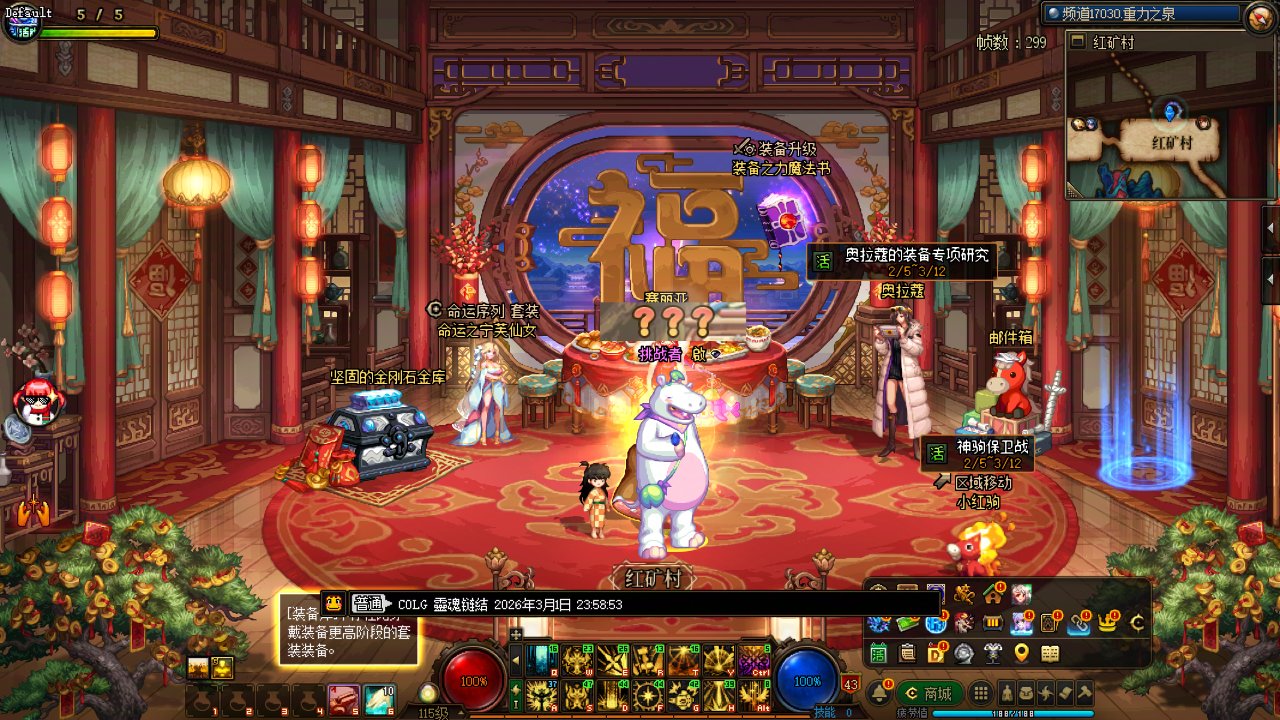Viewport: 1280px width, 720px height.
Task: Select the house icon with alert badge
Action: point(993,594)
